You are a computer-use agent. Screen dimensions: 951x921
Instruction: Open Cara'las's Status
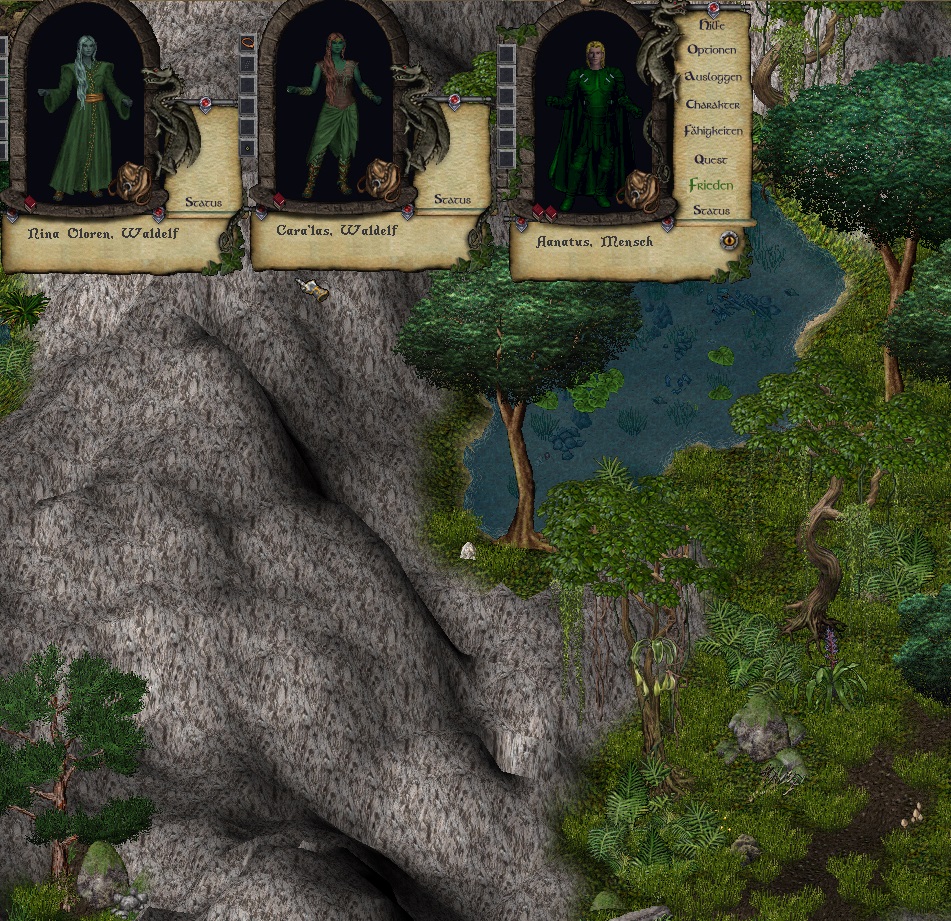[452, 200]
